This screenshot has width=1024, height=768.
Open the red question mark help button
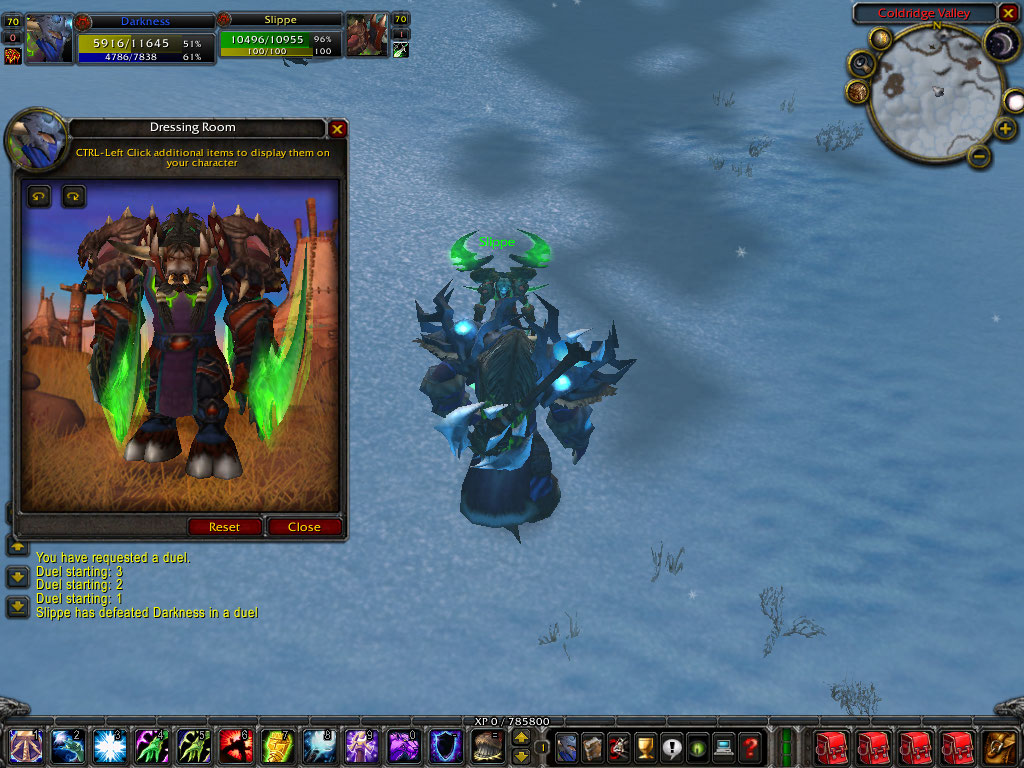(750, 746)
